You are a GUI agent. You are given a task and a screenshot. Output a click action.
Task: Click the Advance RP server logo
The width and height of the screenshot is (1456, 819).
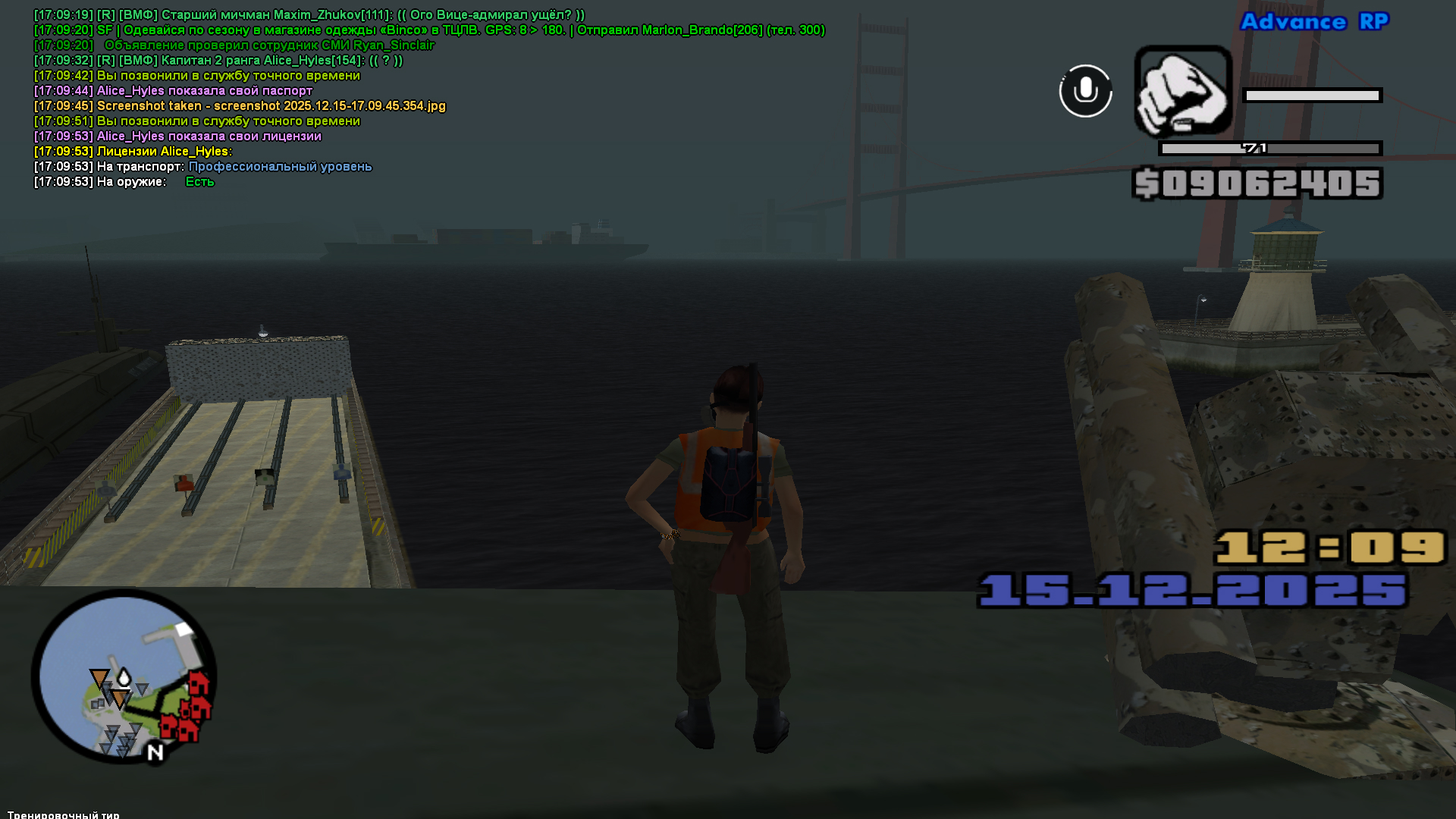click(x=1314, y=22)
